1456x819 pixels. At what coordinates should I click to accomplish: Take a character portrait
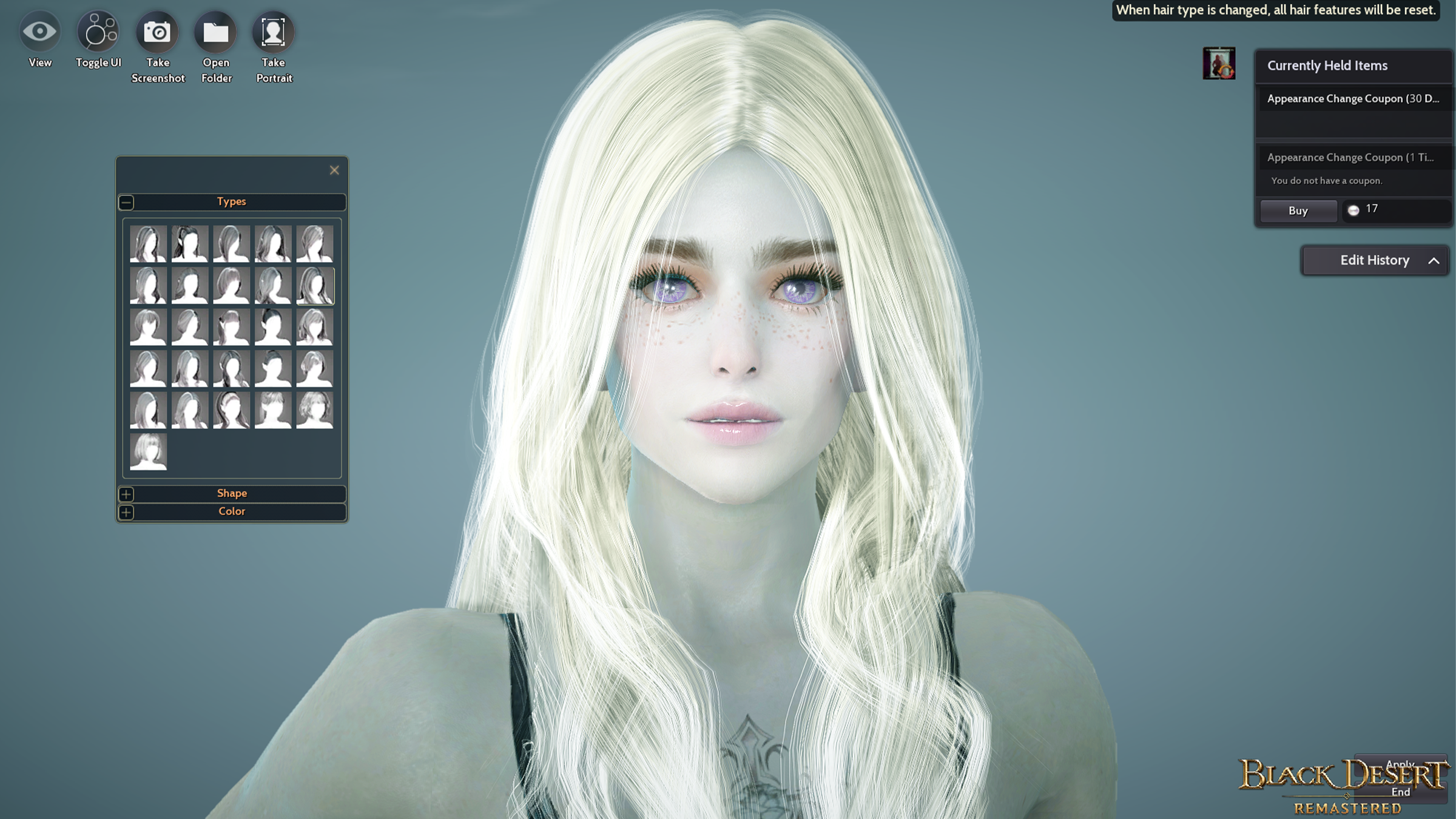pyautogui.click(x=274, y=32)
